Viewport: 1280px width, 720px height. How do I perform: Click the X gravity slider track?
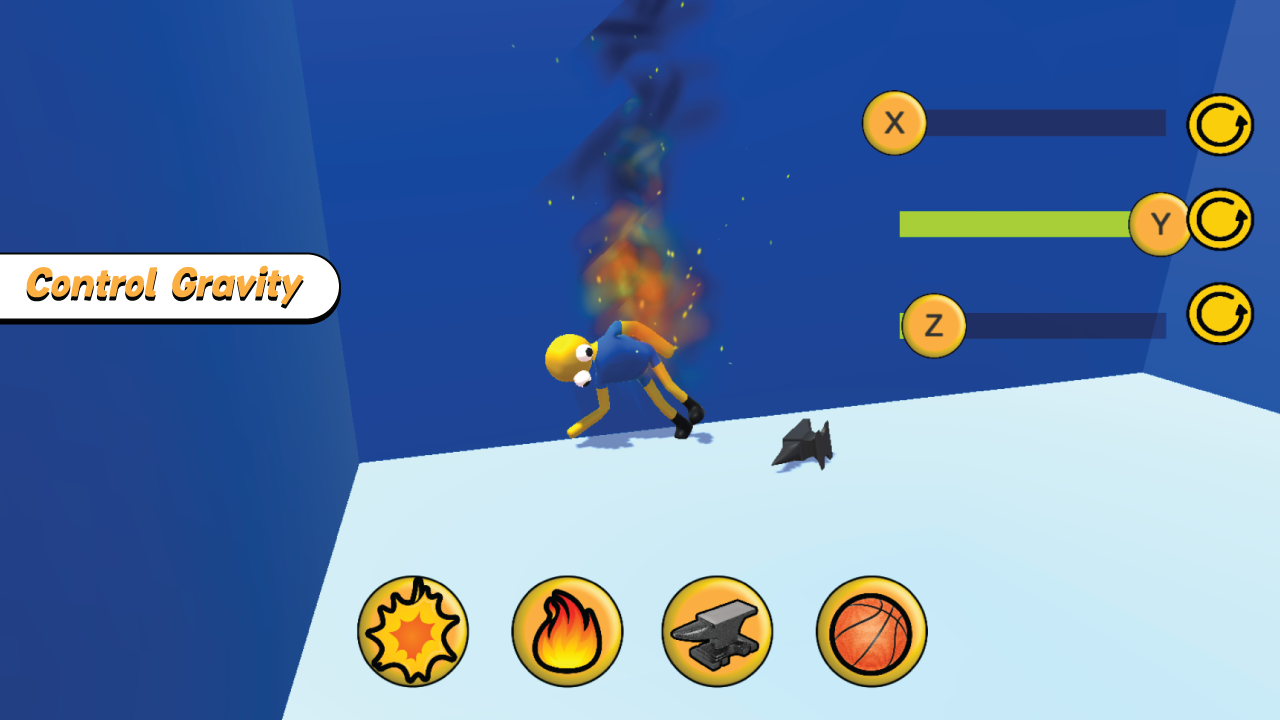pos(1045,123)
